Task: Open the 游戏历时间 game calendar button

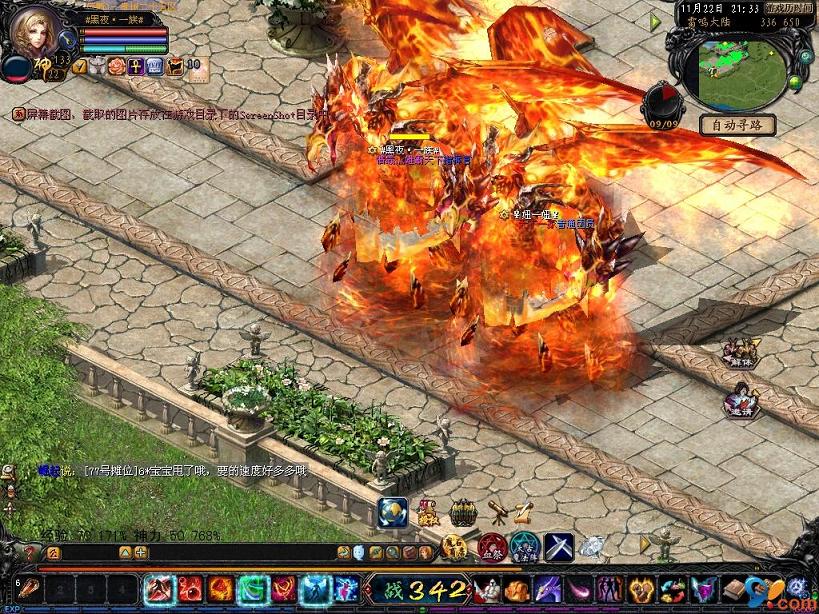Action: coord(789,7)
